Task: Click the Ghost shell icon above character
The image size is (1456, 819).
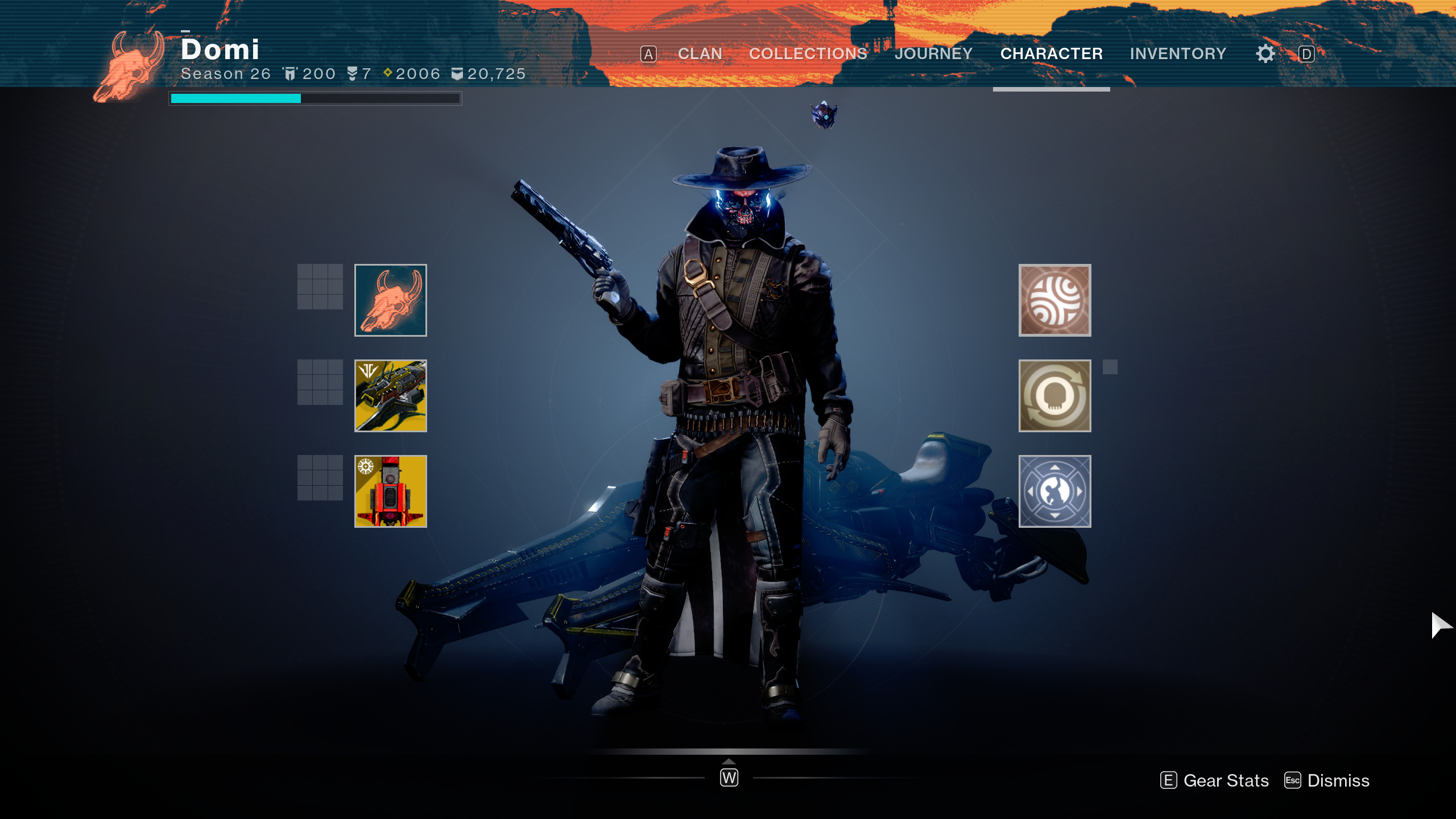Action: (x=824, y=115)
